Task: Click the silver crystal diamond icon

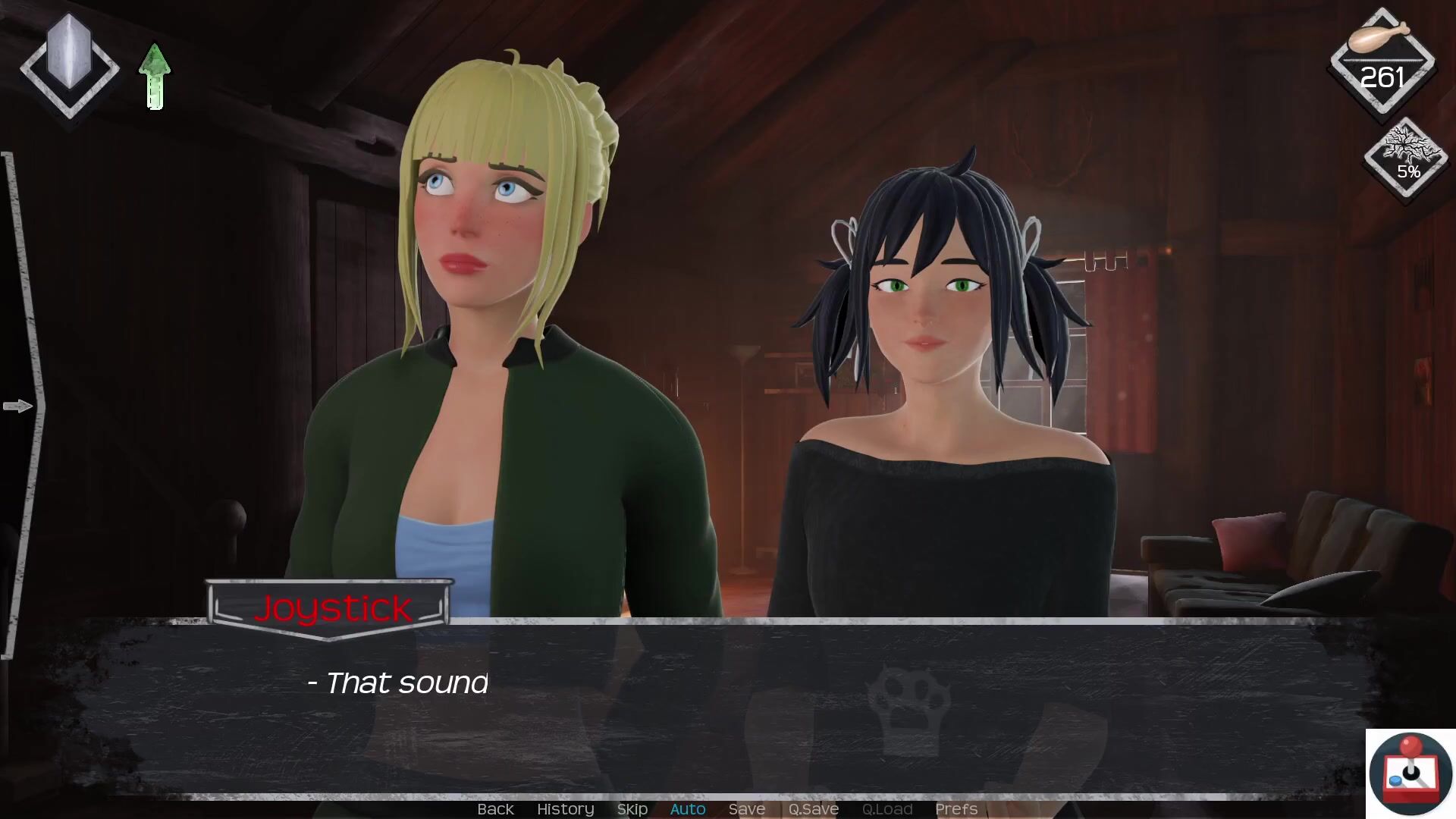Action: click(x=69, y=64)
